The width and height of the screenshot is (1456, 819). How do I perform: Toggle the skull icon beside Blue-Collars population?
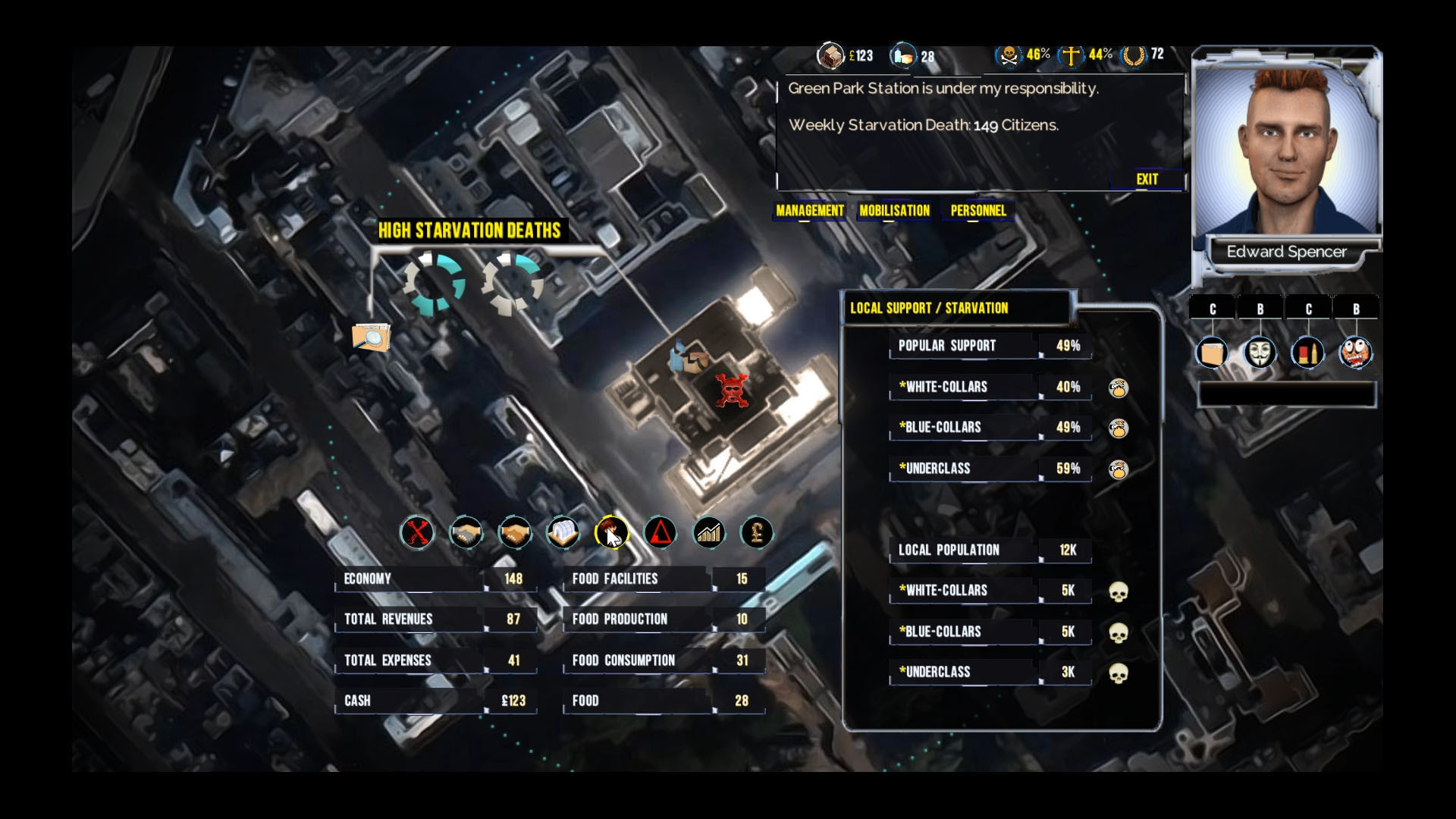coord(1119,632)
